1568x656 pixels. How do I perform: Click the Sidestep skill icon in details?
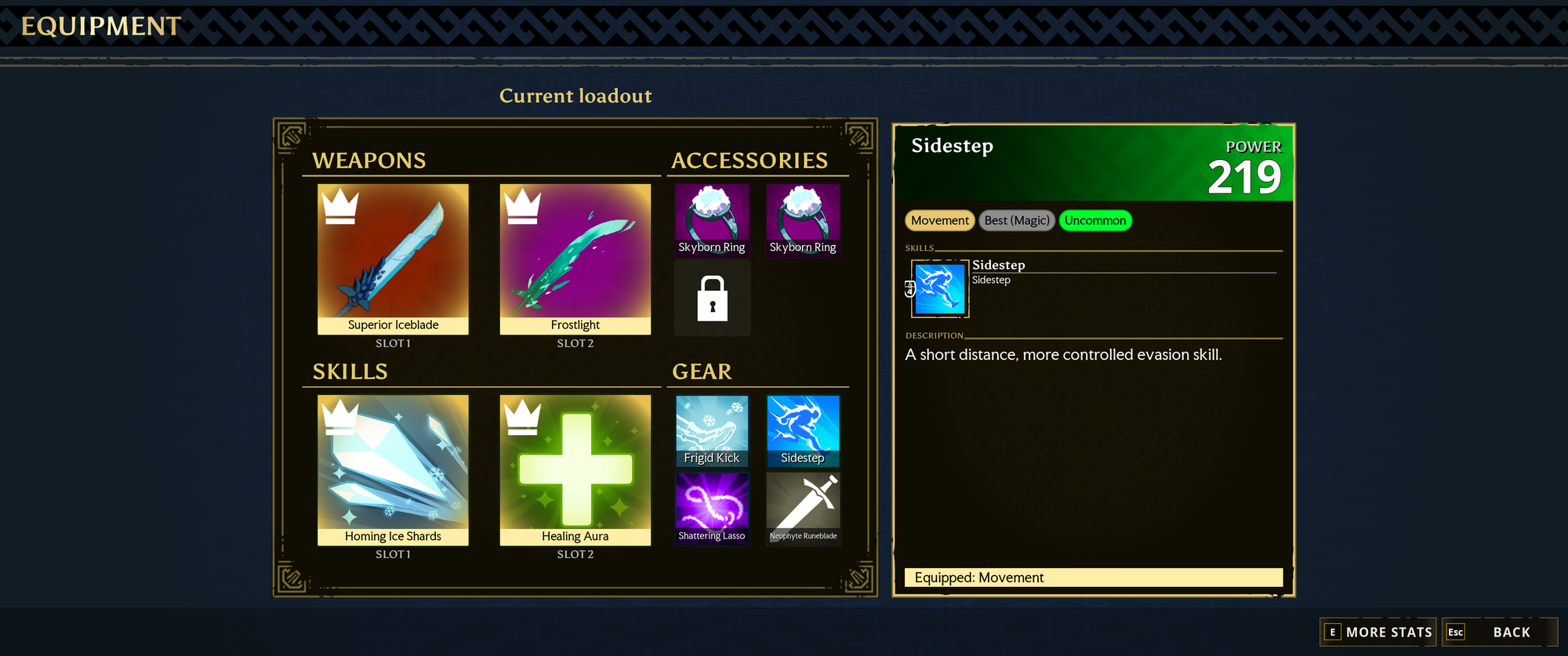pyautogui.click(x=940, y=288)
